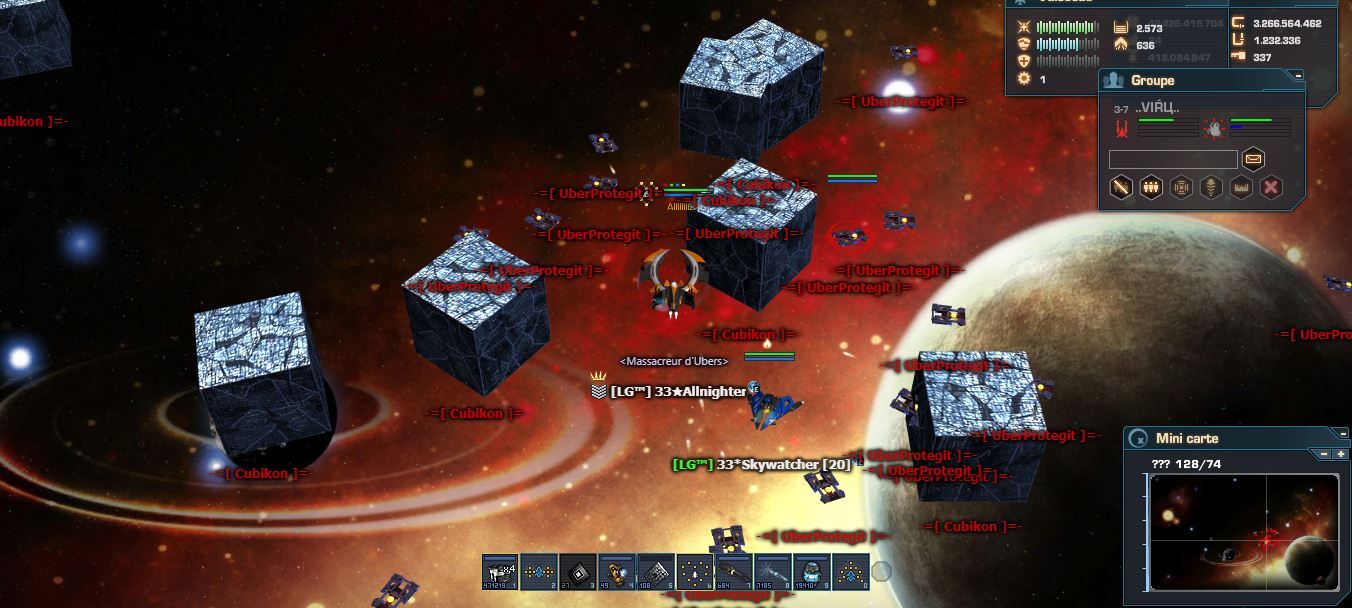Select hotbar slot 1 with x4 ammo
The width and height of the screenshot is (1352, 608).
click(x=500, y=572)
